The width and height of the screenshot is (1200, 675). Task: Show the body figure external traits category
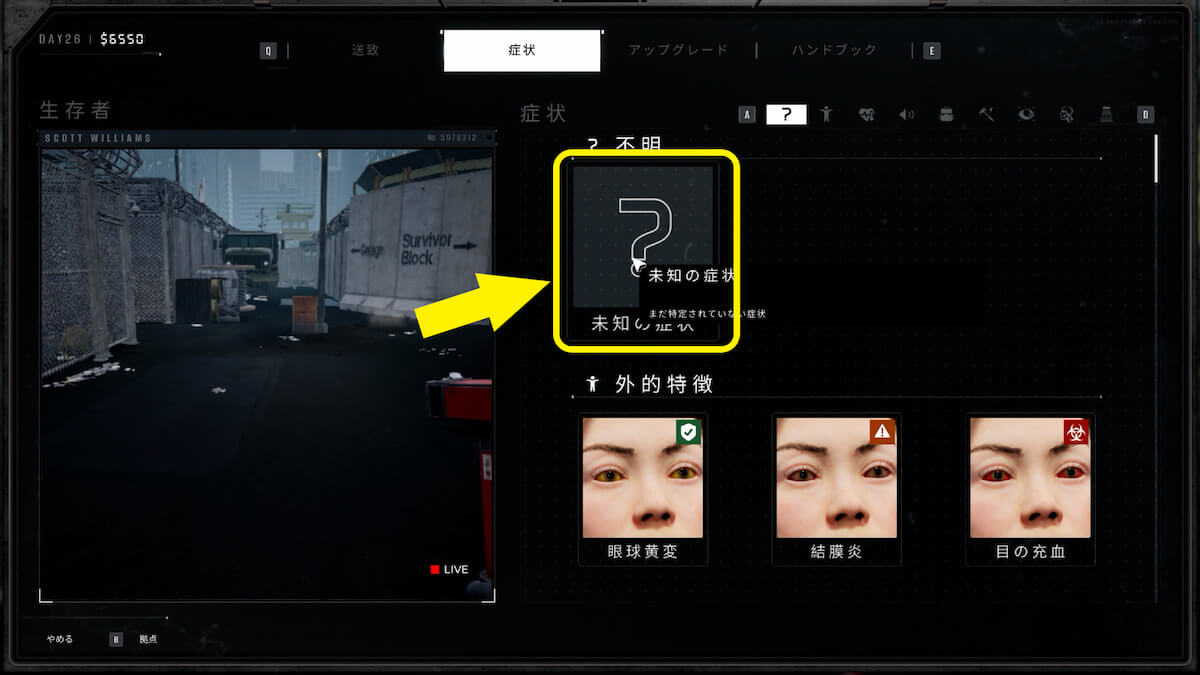pos(826,114)
